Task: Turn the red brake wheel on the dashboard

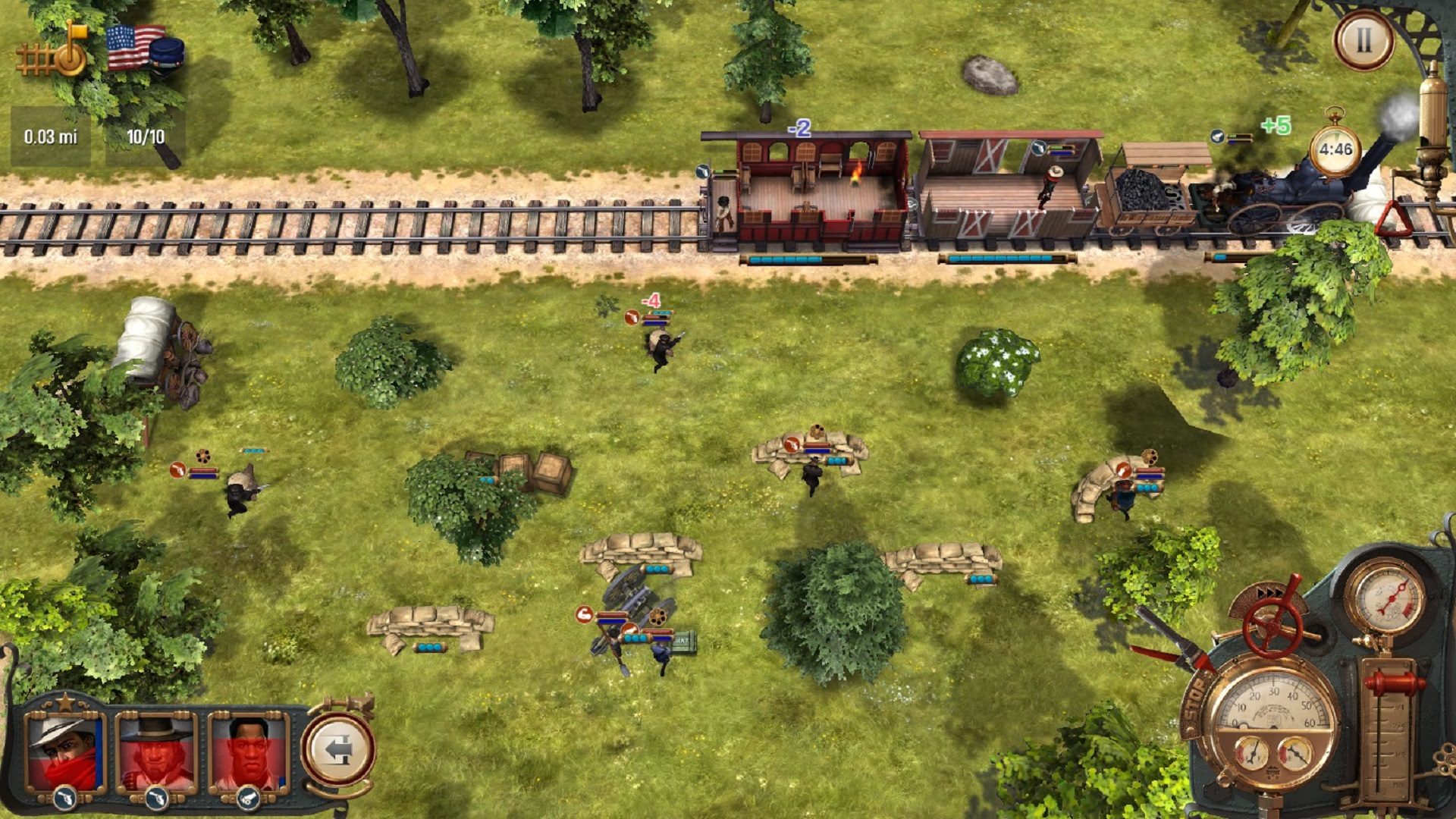Action: coord(1273,628)
